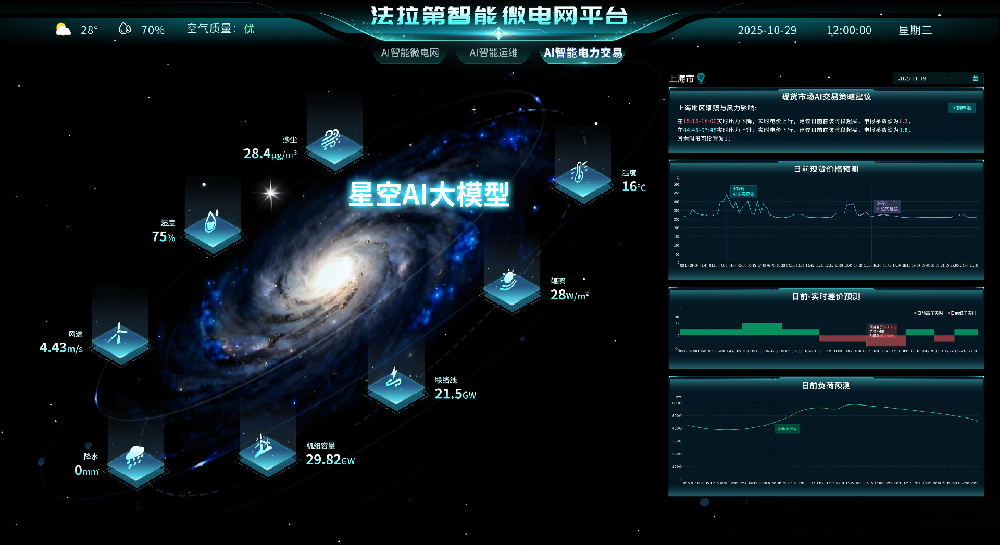
Task: Click the rain cloud precipitation tile (0 mm)
Action: [135, 461]
